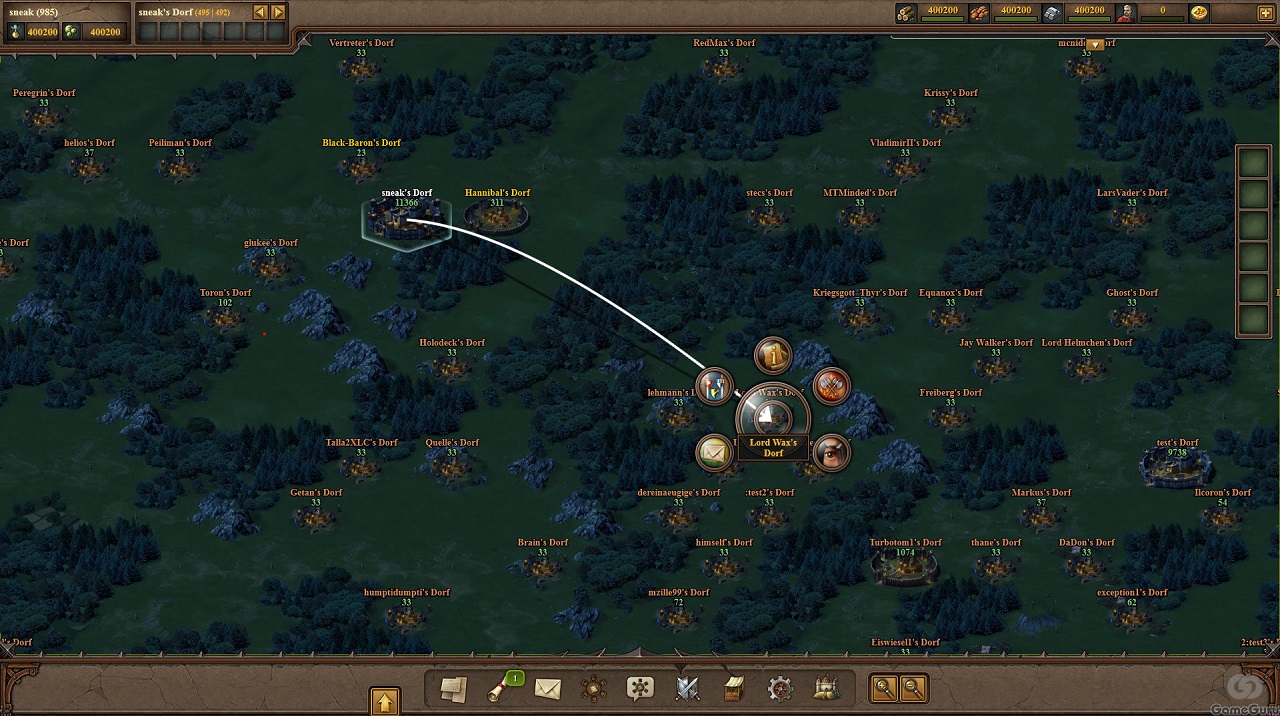
Task: Open the round table alliance icon
Action: 594,688
